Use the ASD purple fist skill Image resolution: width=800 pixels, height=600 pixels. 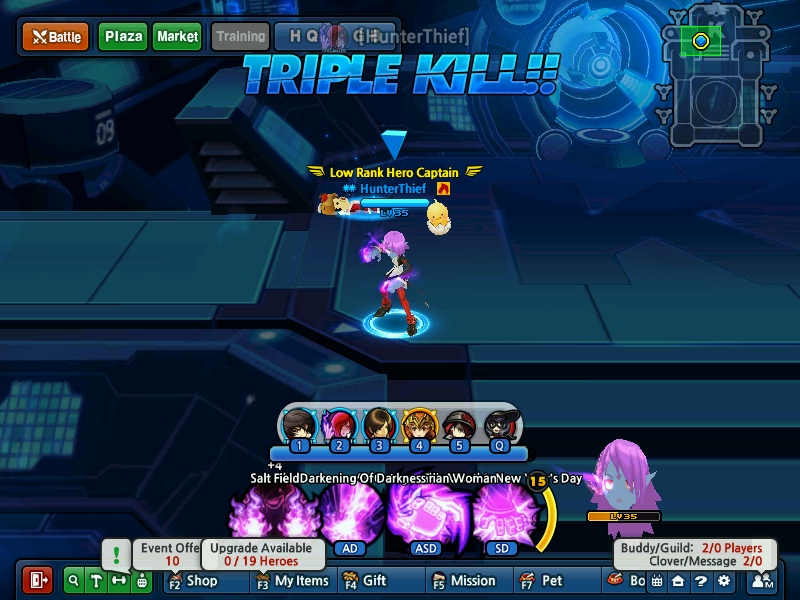coord(426,512)
